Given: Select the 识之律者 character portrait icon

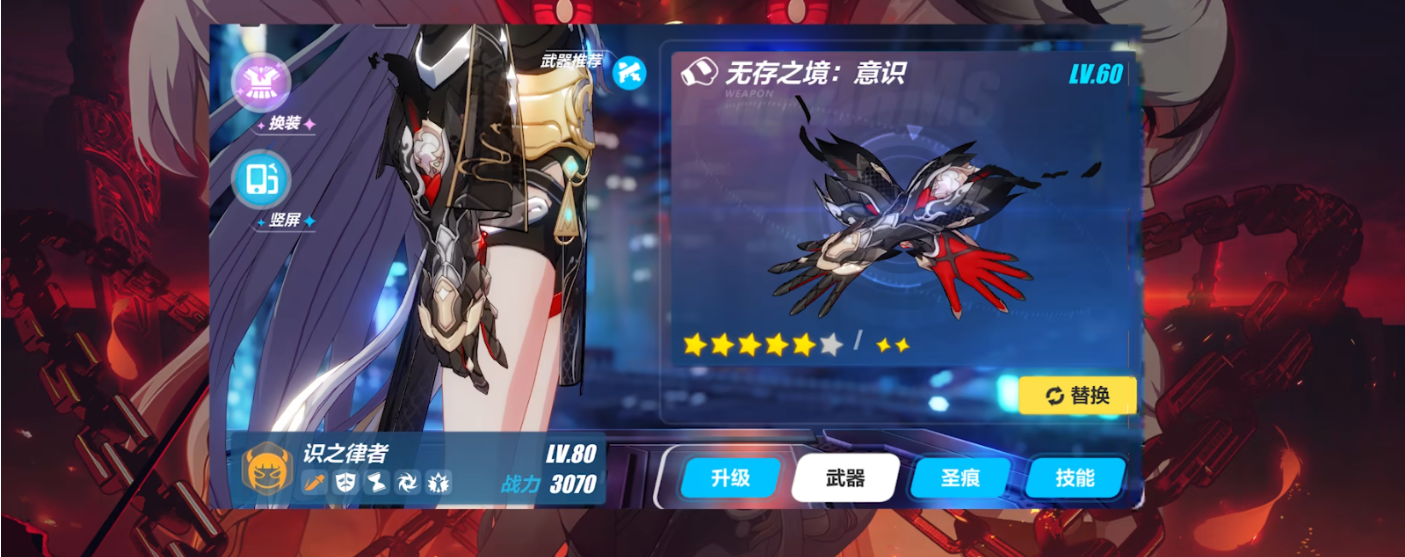Looking at the screenshot, I should [267, 470].
